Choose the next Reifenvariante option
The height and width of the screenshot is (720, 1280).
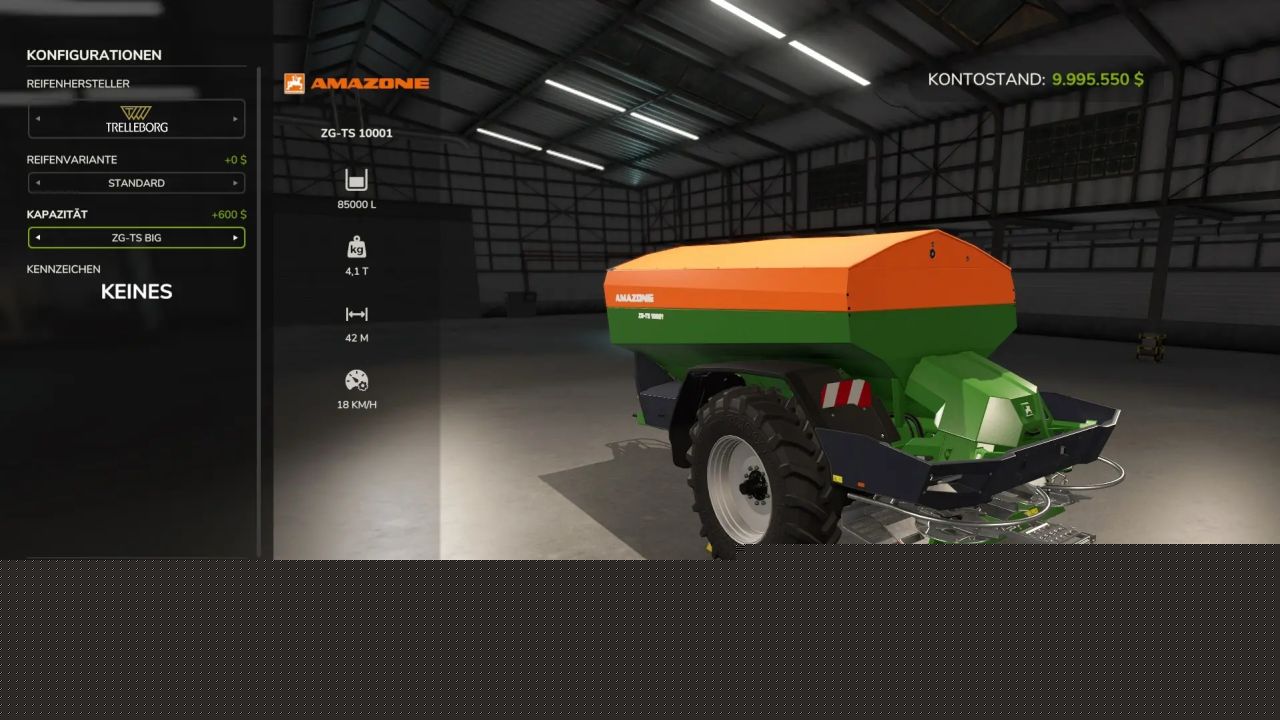pos(236,183)
